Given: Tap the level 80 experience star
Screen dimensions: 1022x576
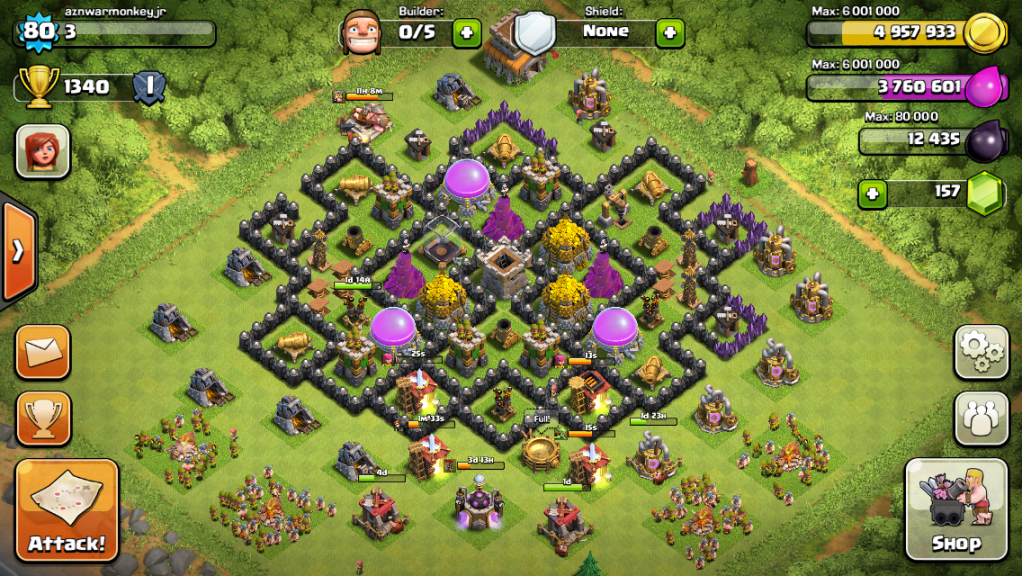Looking at the screenshot, I should (38, 31).
